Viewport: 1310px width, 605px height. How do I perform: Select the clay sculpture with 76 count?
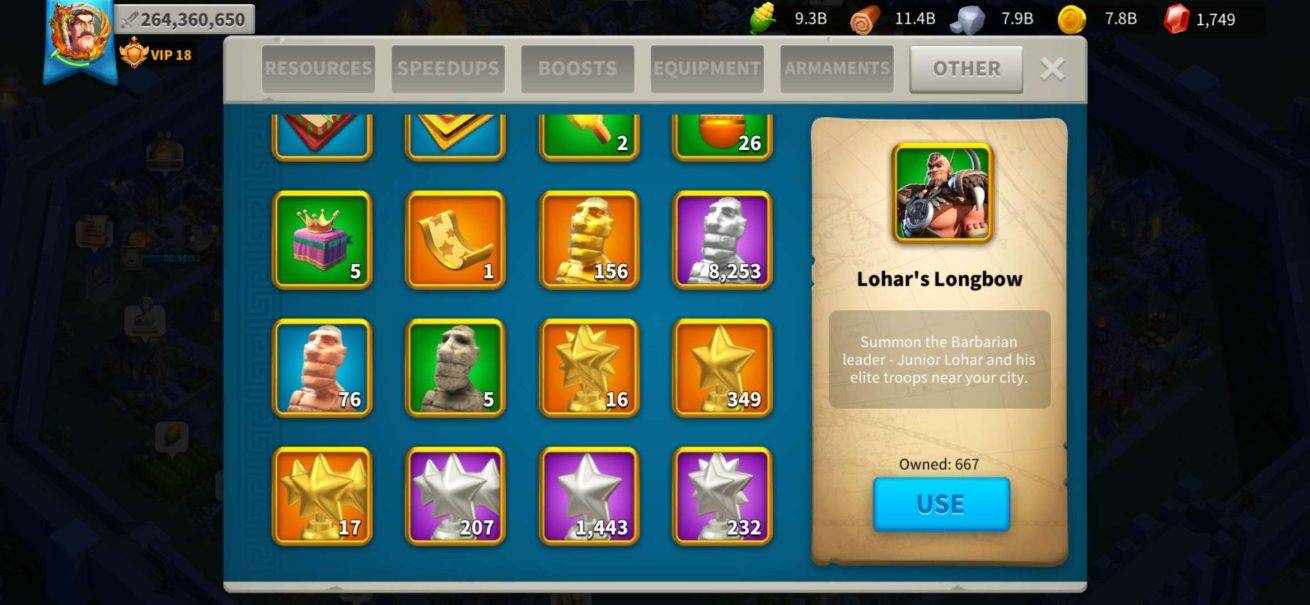[322, 368]
